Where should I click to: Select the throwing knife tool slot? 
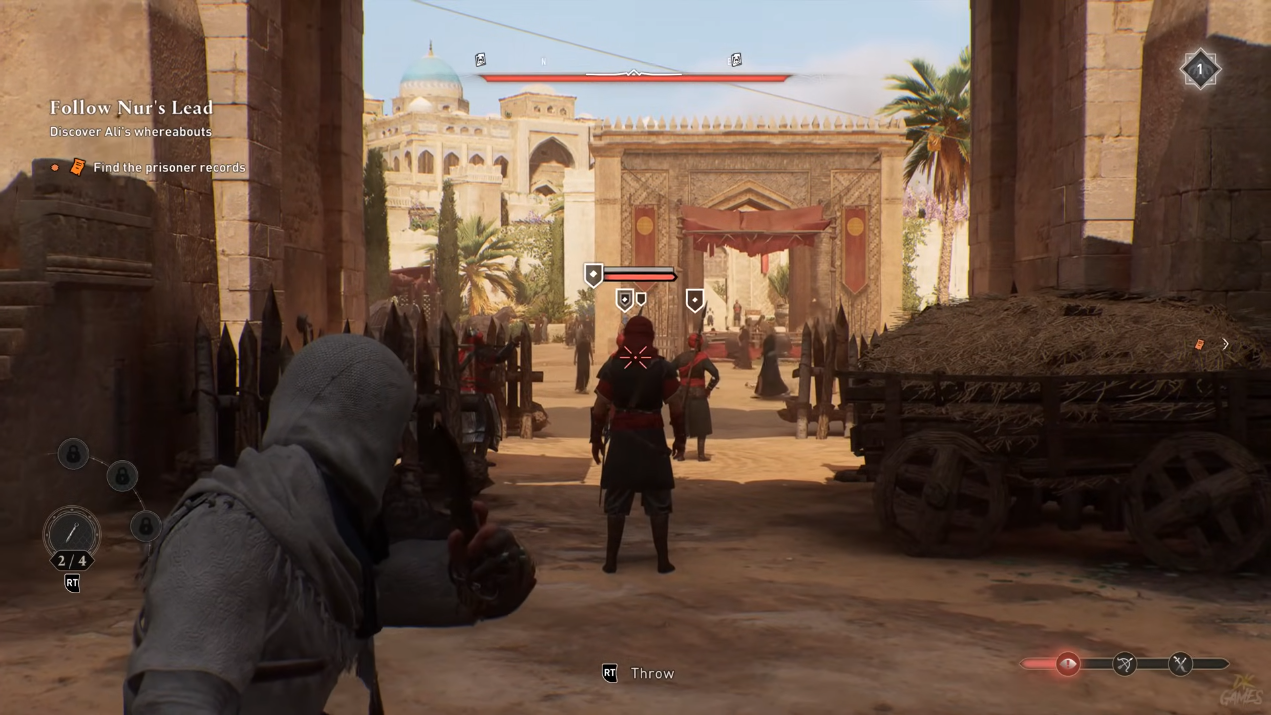(x=72, y=533)
